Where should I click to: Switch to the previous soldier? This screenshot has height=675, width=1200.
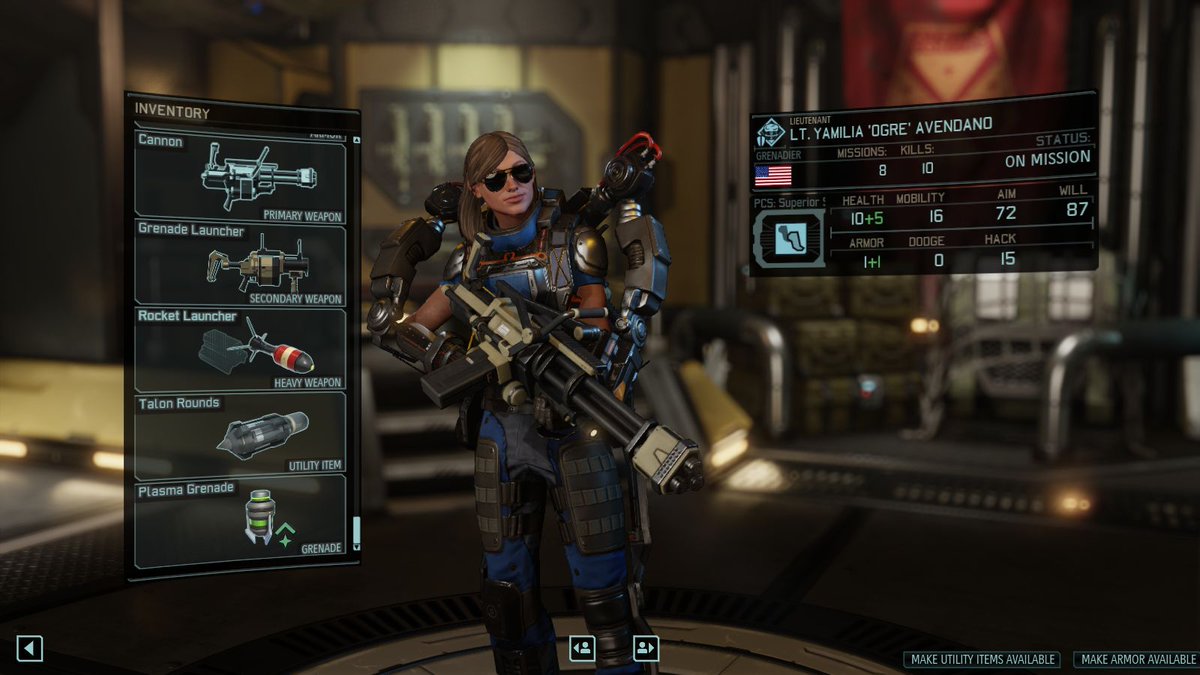point(581,648)
